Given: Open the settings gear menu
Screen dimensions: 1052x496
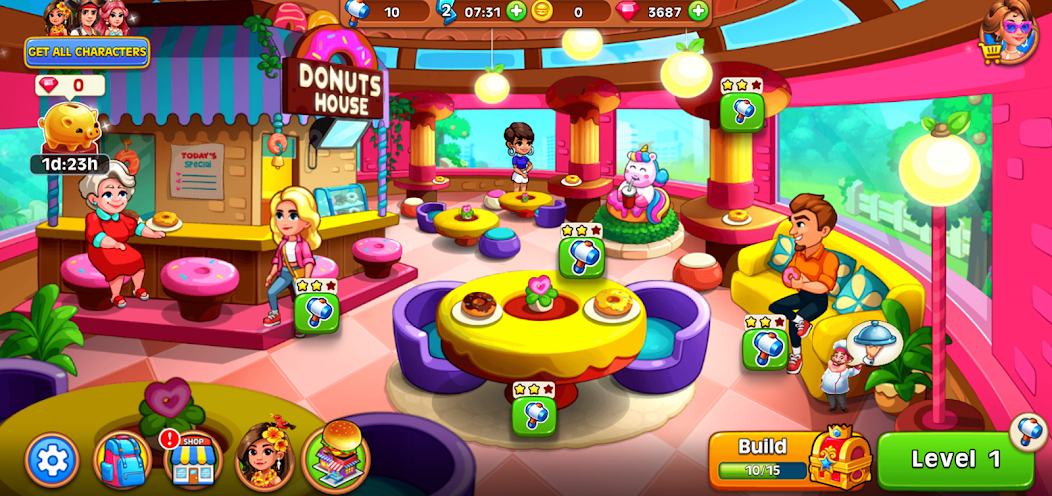Looking at the screenshot, I should 52,460.
